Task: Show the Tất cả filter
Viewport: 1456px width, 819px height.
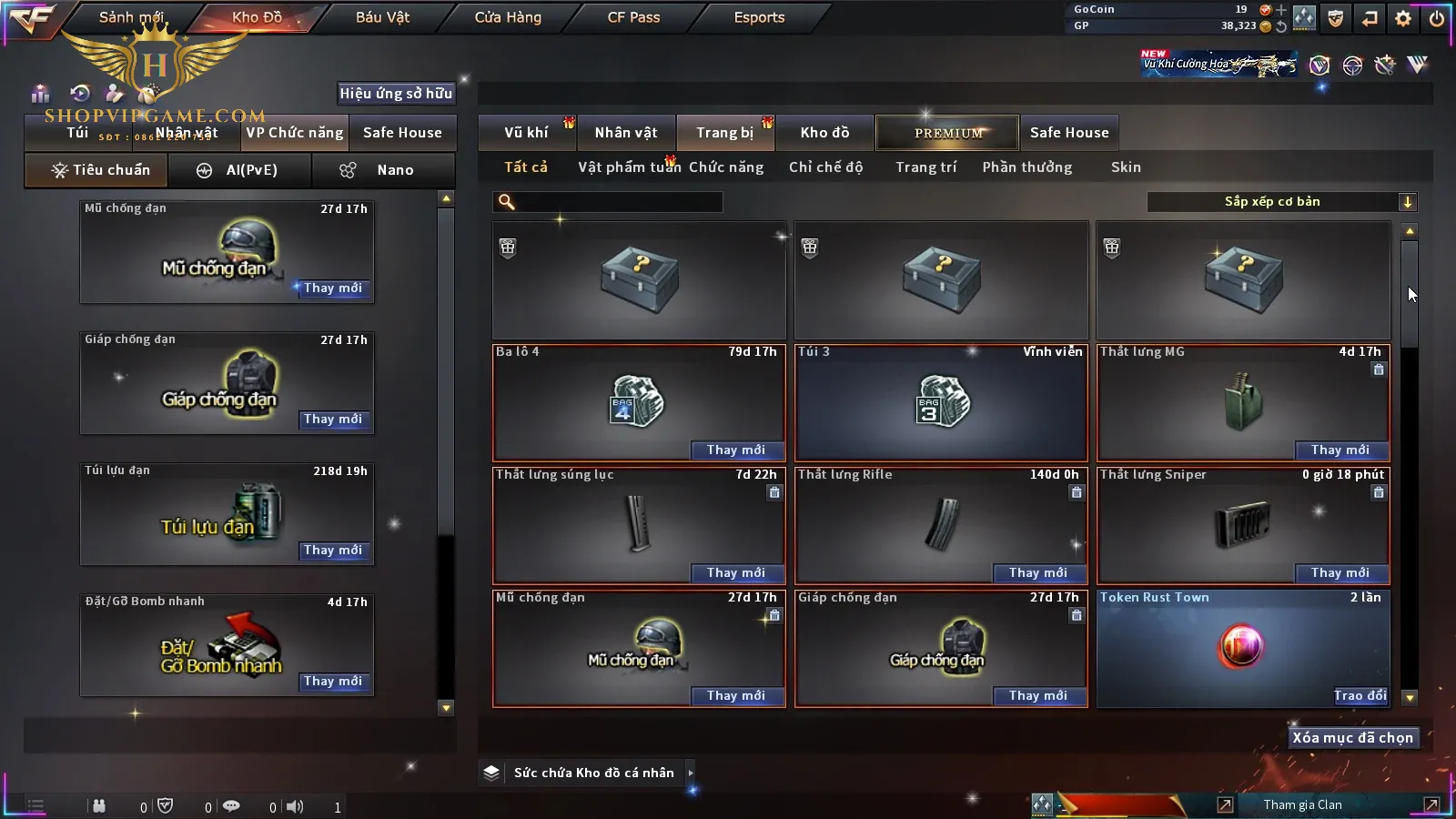Action: (526, 167)
